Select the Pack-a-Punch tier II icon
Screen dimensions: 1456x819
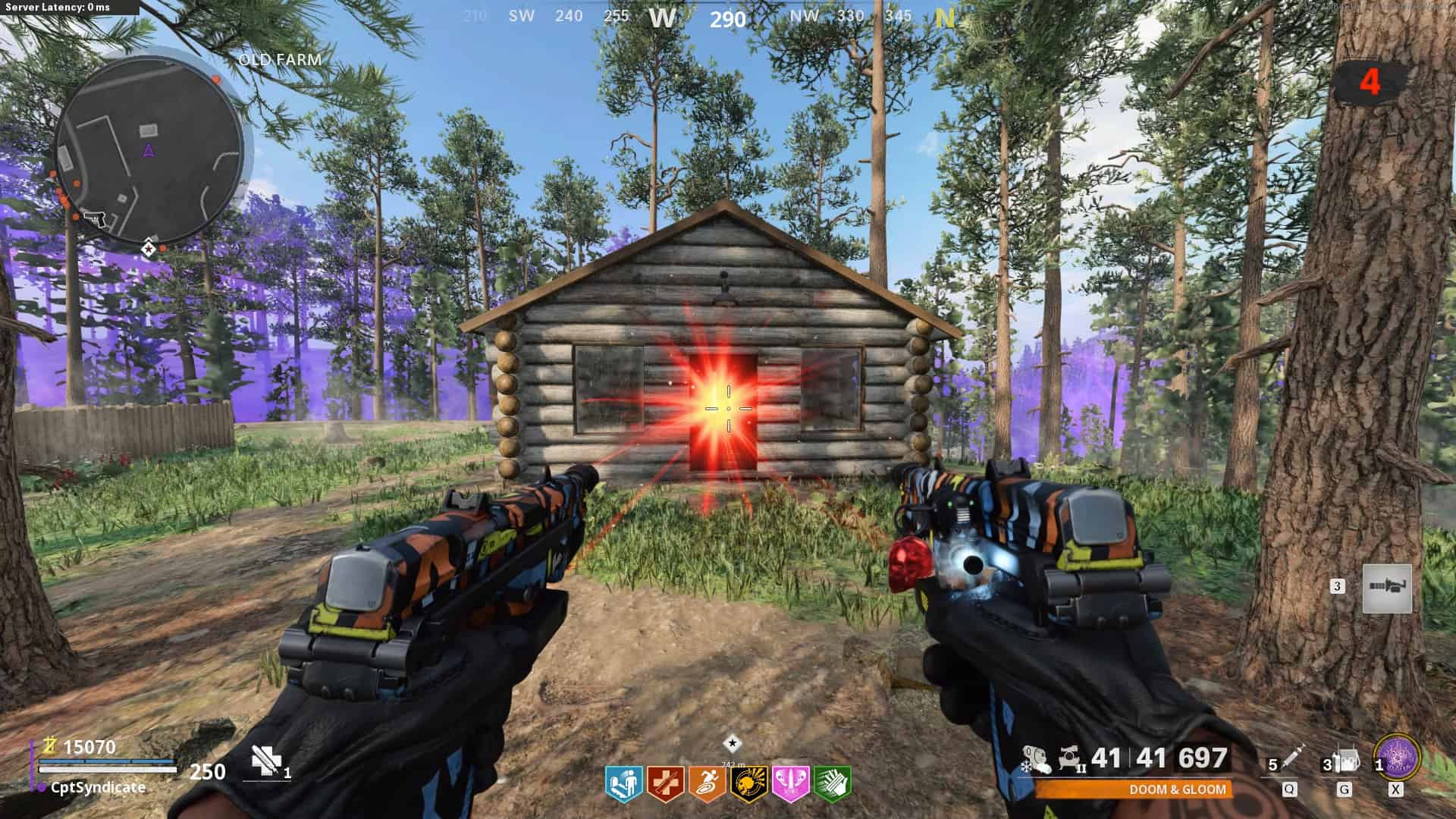click(x=1070, y=758)
